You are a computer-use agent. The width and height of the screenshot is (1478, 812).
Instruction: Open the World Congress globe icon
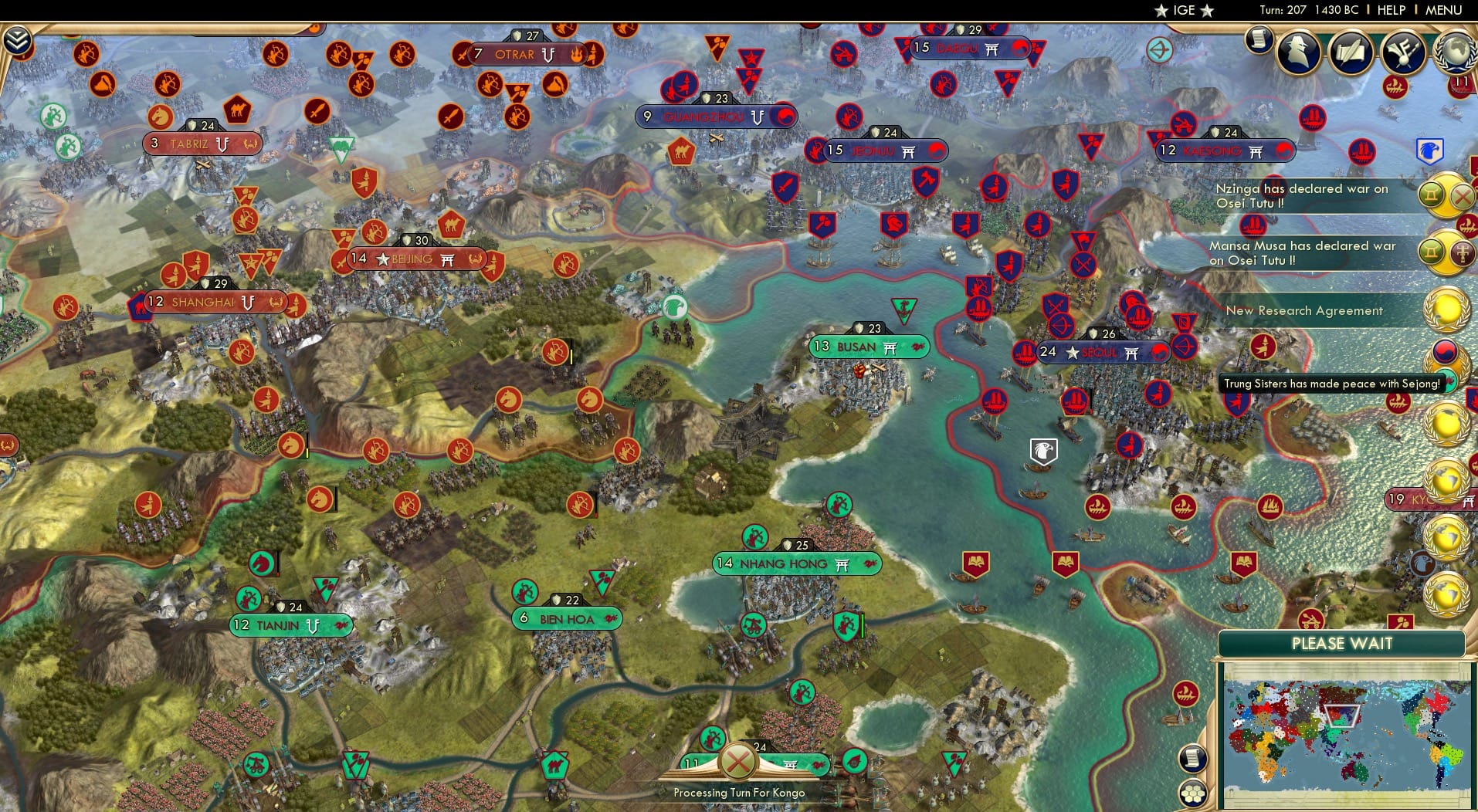point(1456,51)
